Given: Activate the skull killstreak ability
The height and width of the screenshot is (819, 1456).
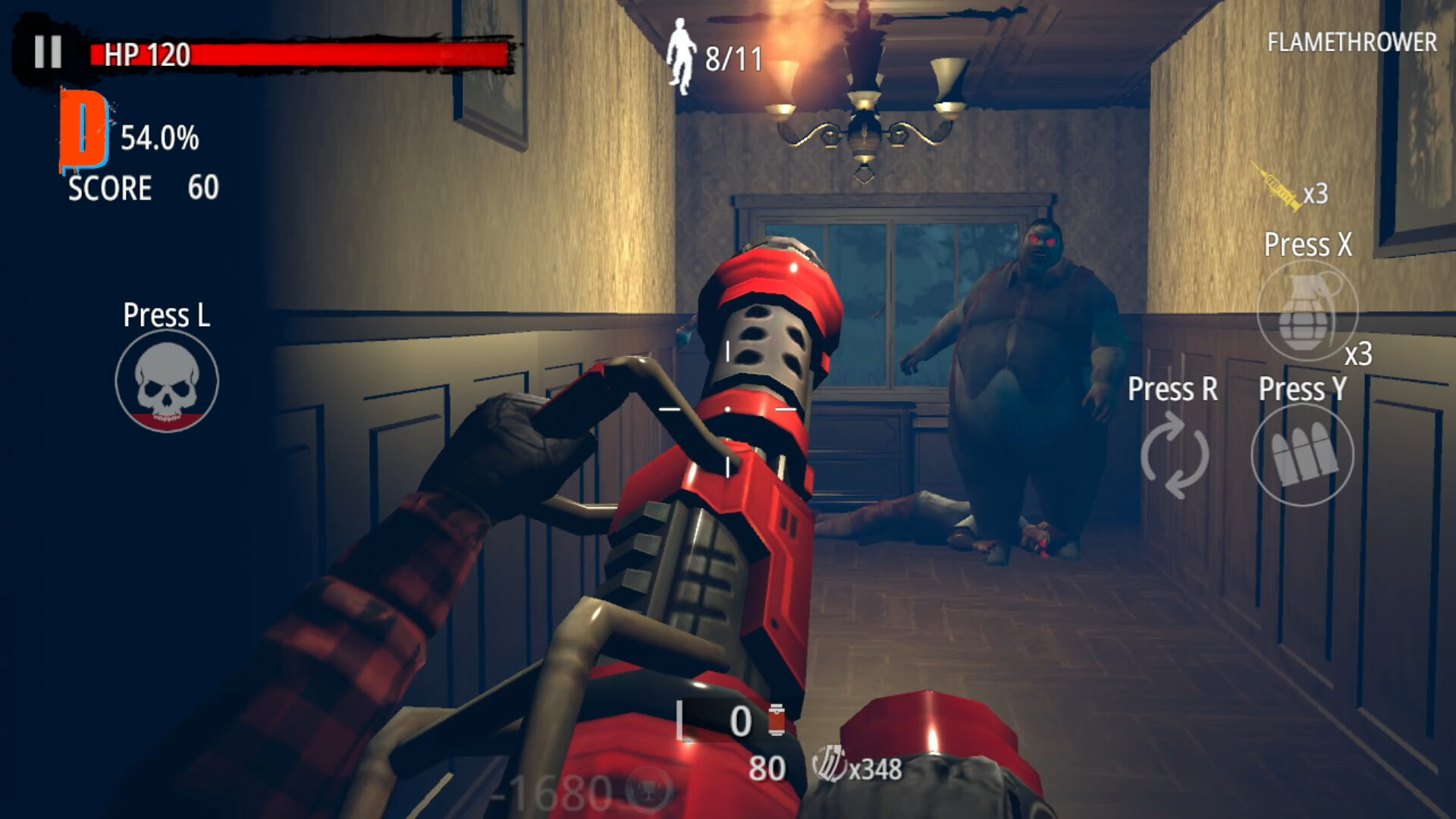Looking at the screenshot, I should click(x=168, y=381).
